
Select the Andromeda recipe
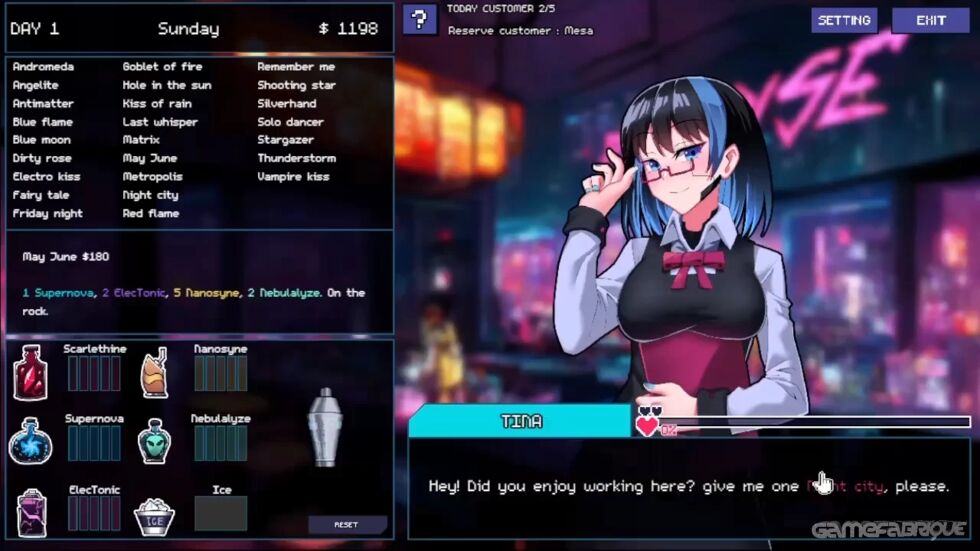pyautogui.click(x=43, y=67)
